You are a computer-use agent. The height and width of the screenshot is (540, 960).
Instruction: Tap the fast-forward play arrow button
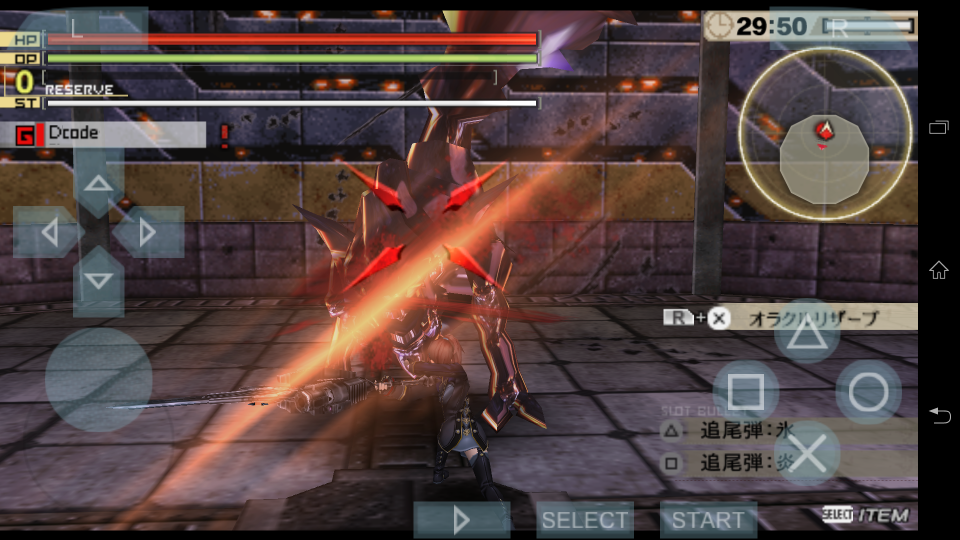tap(462, 520)
